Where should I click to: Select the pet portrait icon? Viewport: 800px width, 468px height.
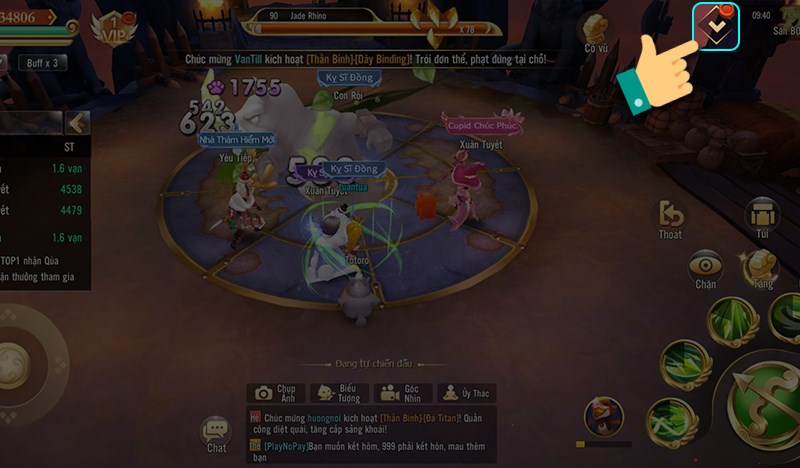pos(603,414)
